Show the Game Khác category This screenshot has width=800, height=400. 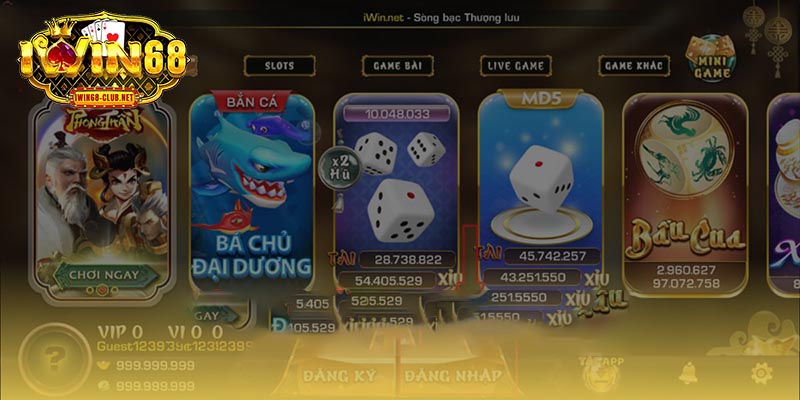pos(634,65)
